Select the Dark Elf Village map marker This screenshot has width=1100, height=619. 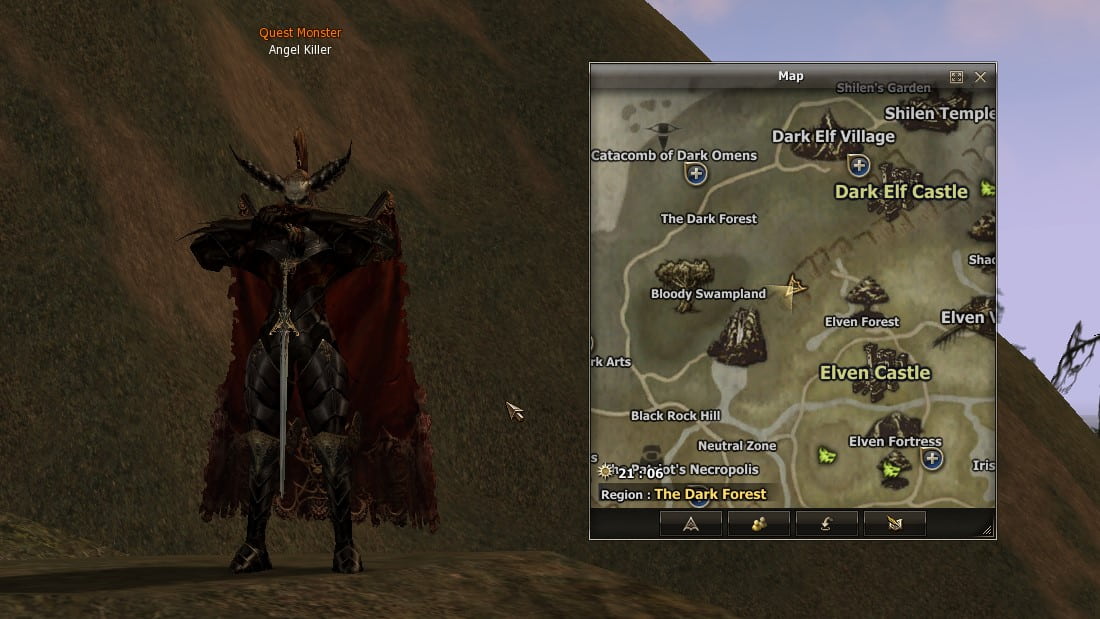pos(858,165)
